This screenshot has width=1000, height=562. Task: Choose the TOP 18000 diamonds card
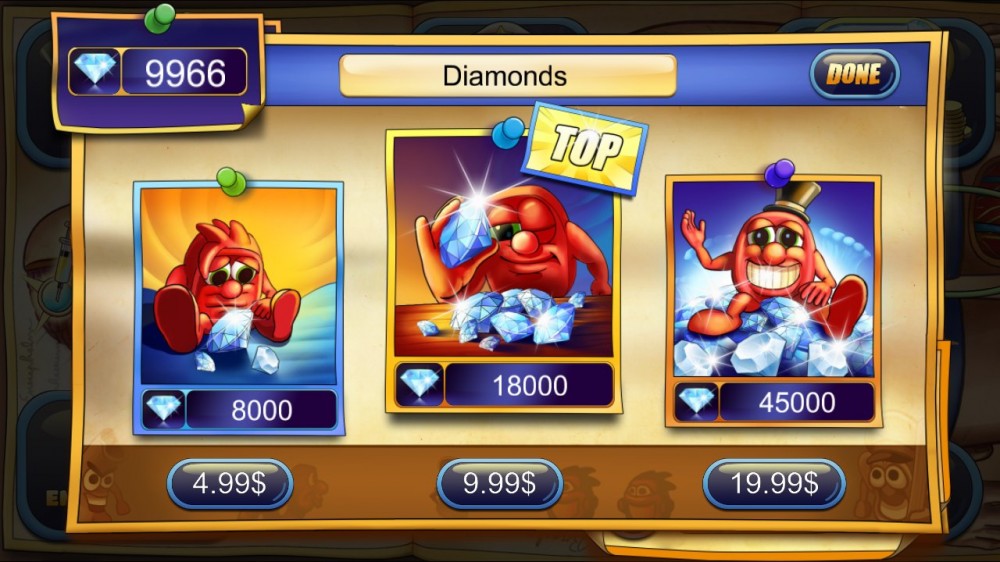[503, 270]
